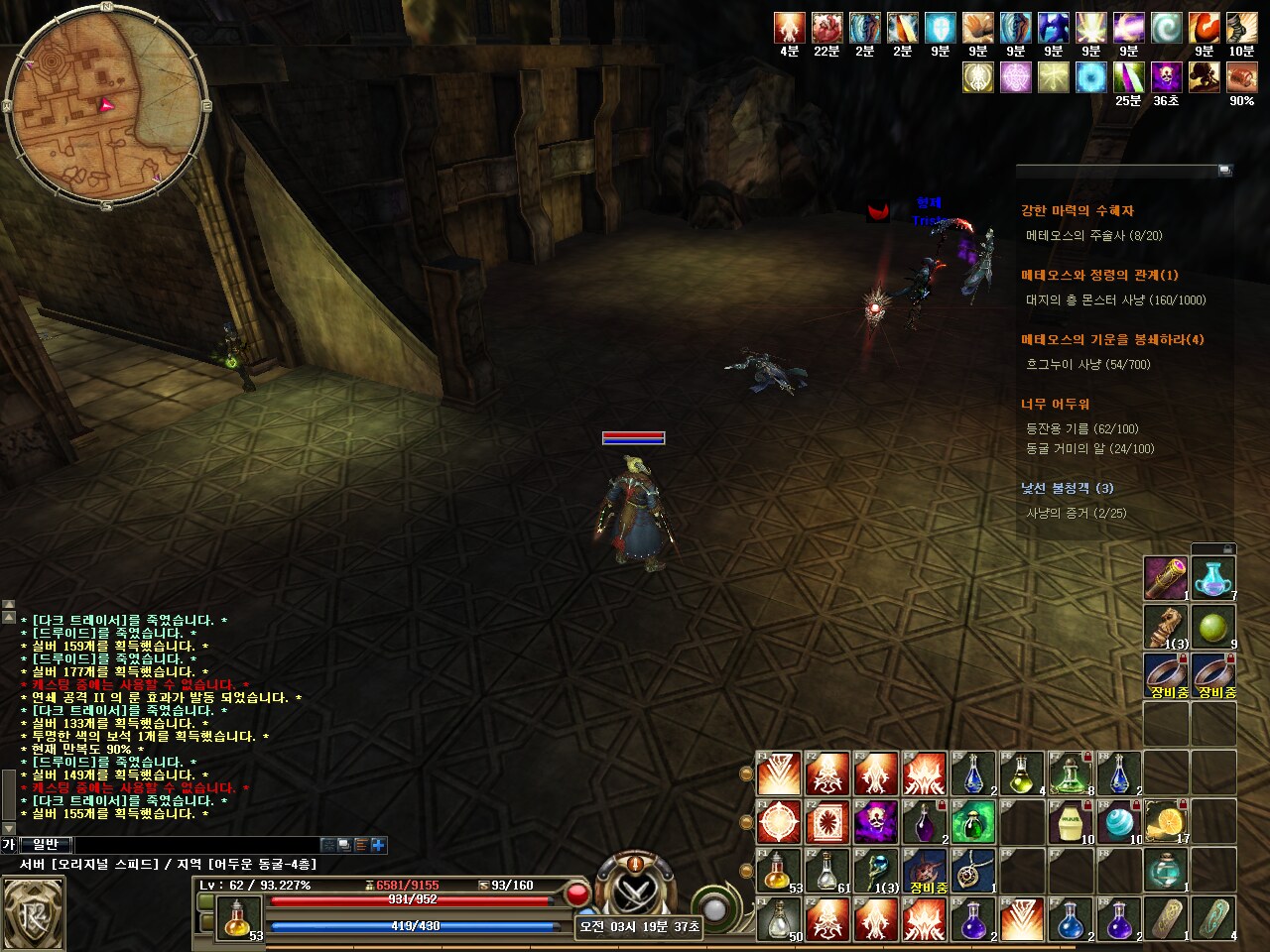1270x952 pixels.
Task: Use the cyan two-handled flask item
Action: pos(1213,578)
